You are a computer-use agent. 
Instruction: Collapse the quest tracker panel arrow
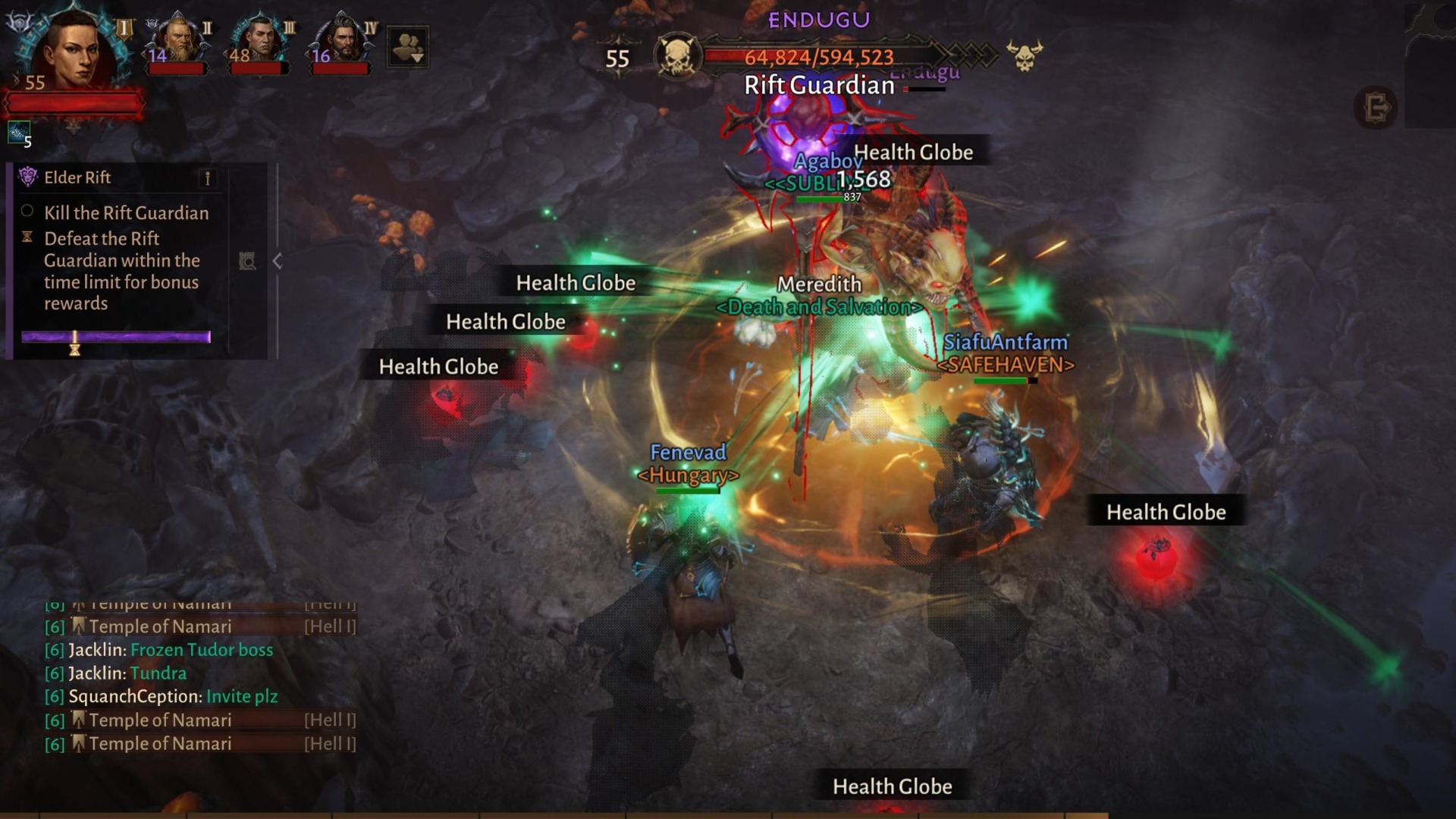[278, 262]
